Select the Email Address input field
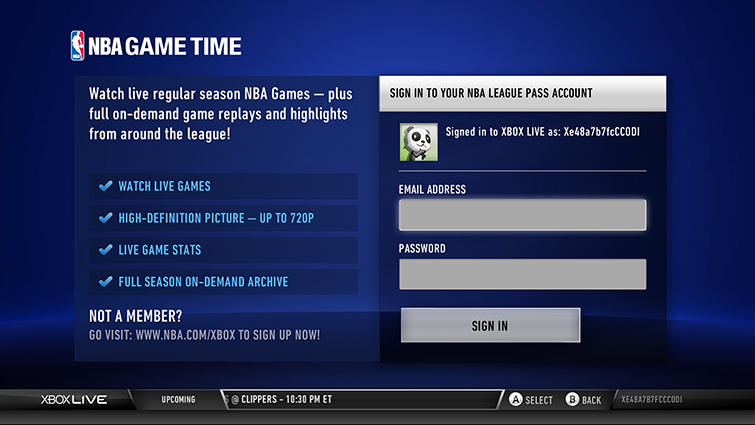The width and height of the screenshot is (755, 425). [522, 215]
